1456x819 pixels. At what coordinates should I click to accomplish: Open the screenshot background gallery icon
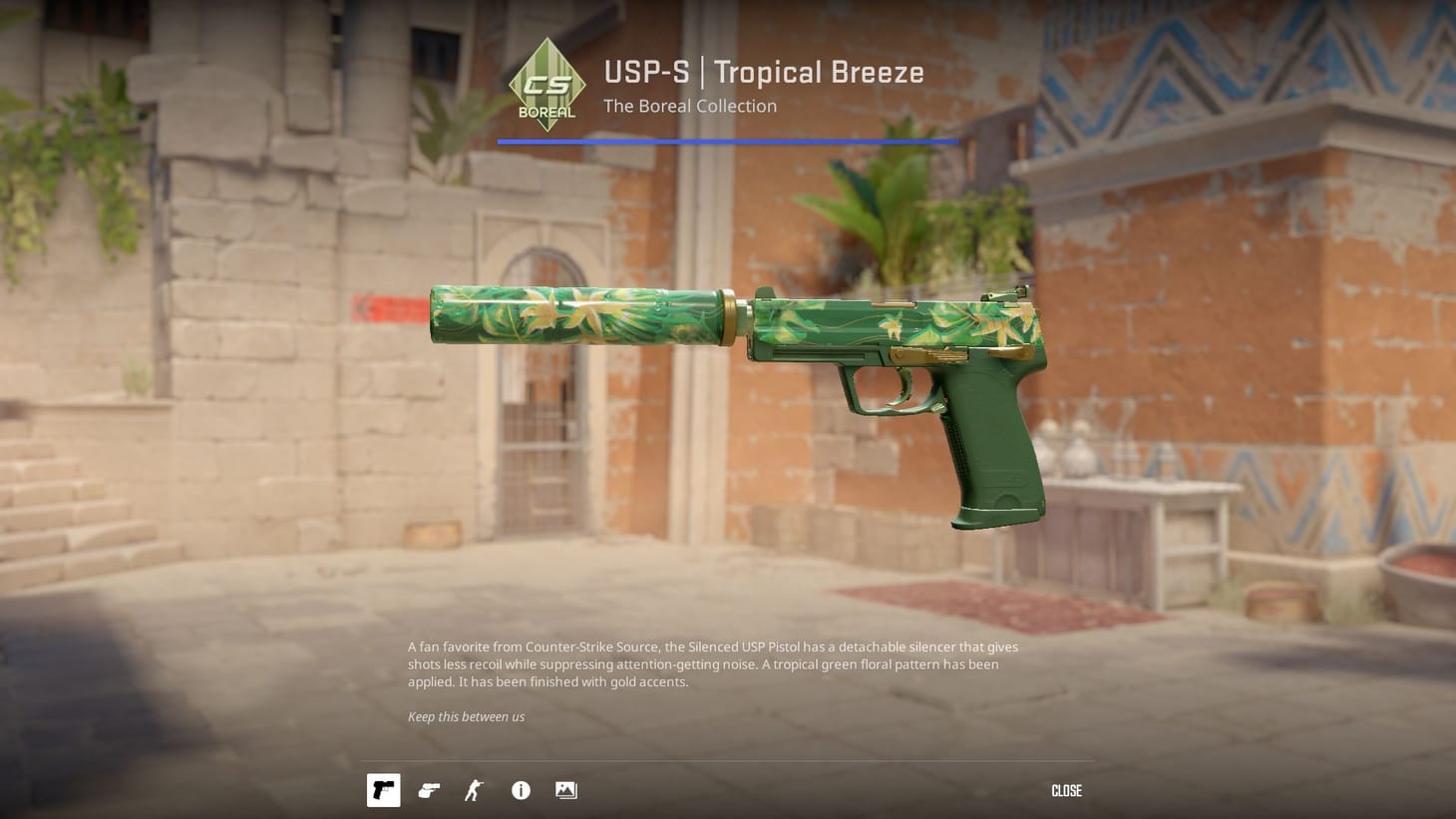pyautogui.click(x=565, y=790)
